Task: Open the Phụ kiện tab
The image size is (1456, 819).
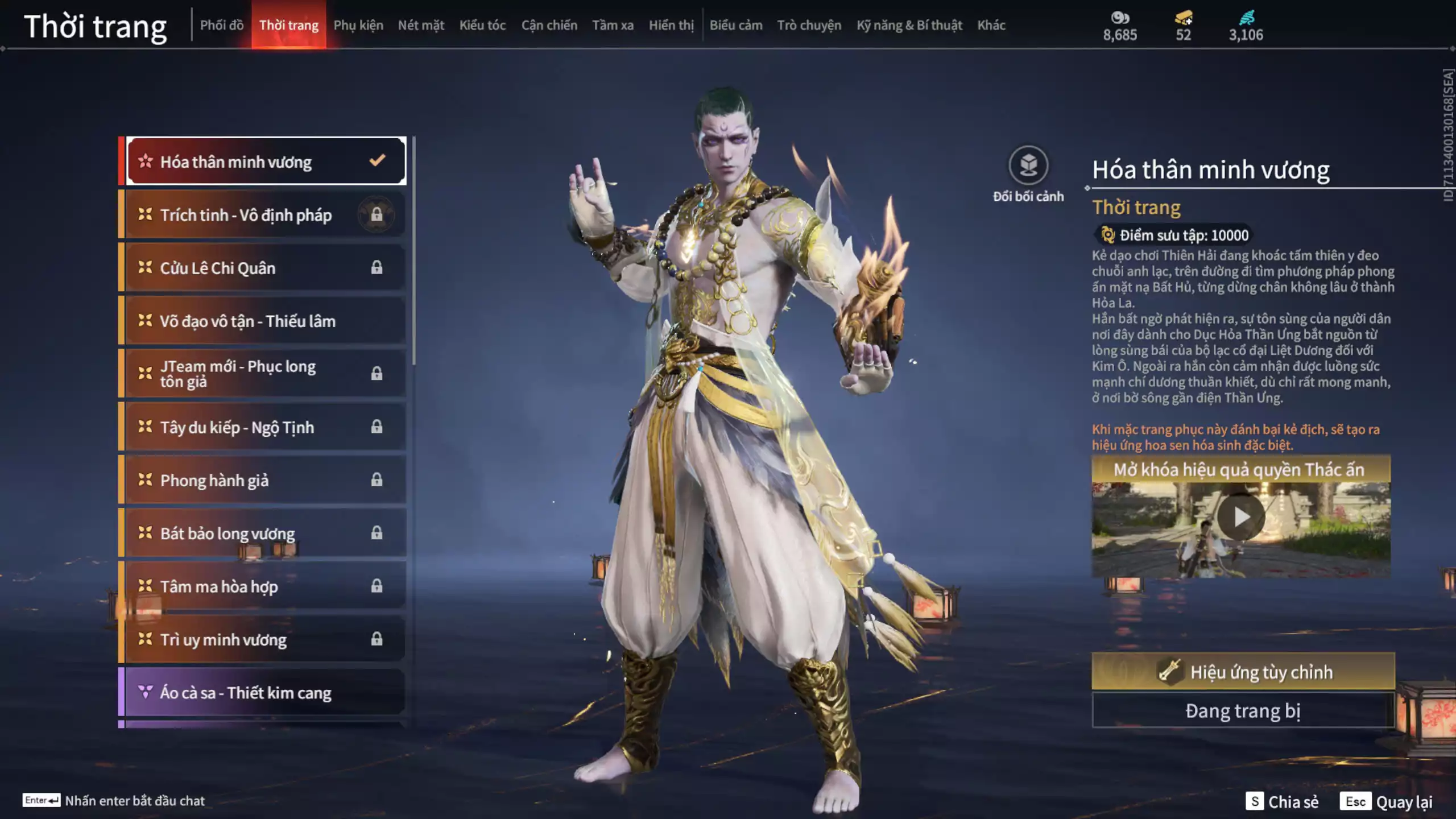Action: coord(358,25)
